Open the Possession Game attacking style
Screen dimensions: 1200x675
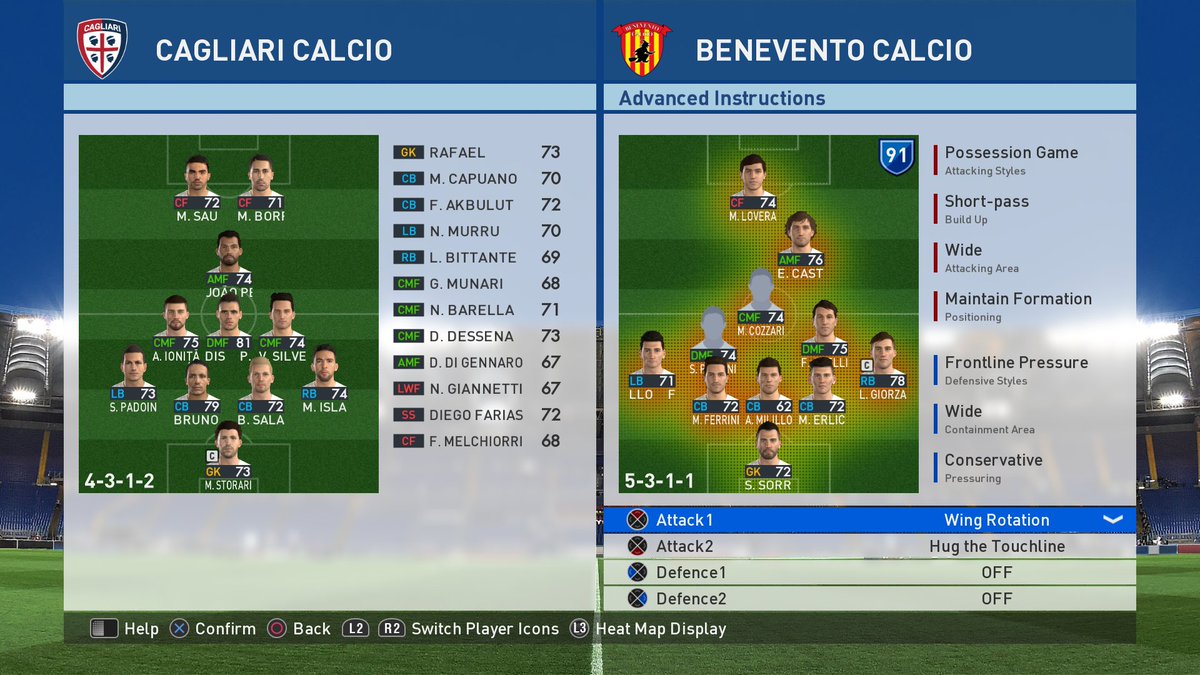tap(1011, 158)
